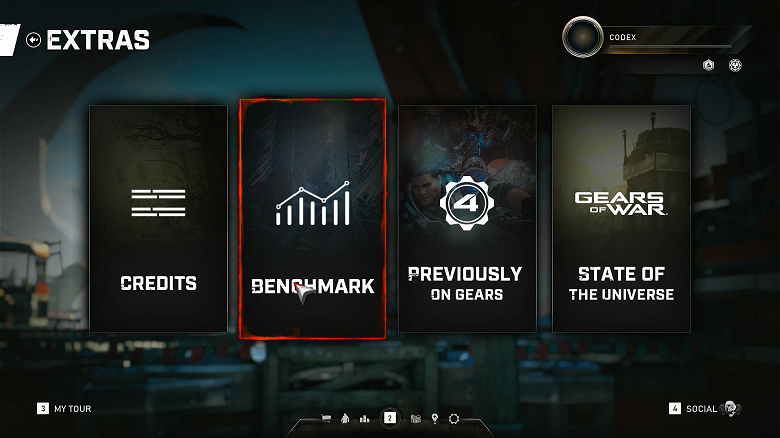The height and width of the screenshot is (438, 780).
Task: Open the CODEX player profile banner
Action: (655, 38)
